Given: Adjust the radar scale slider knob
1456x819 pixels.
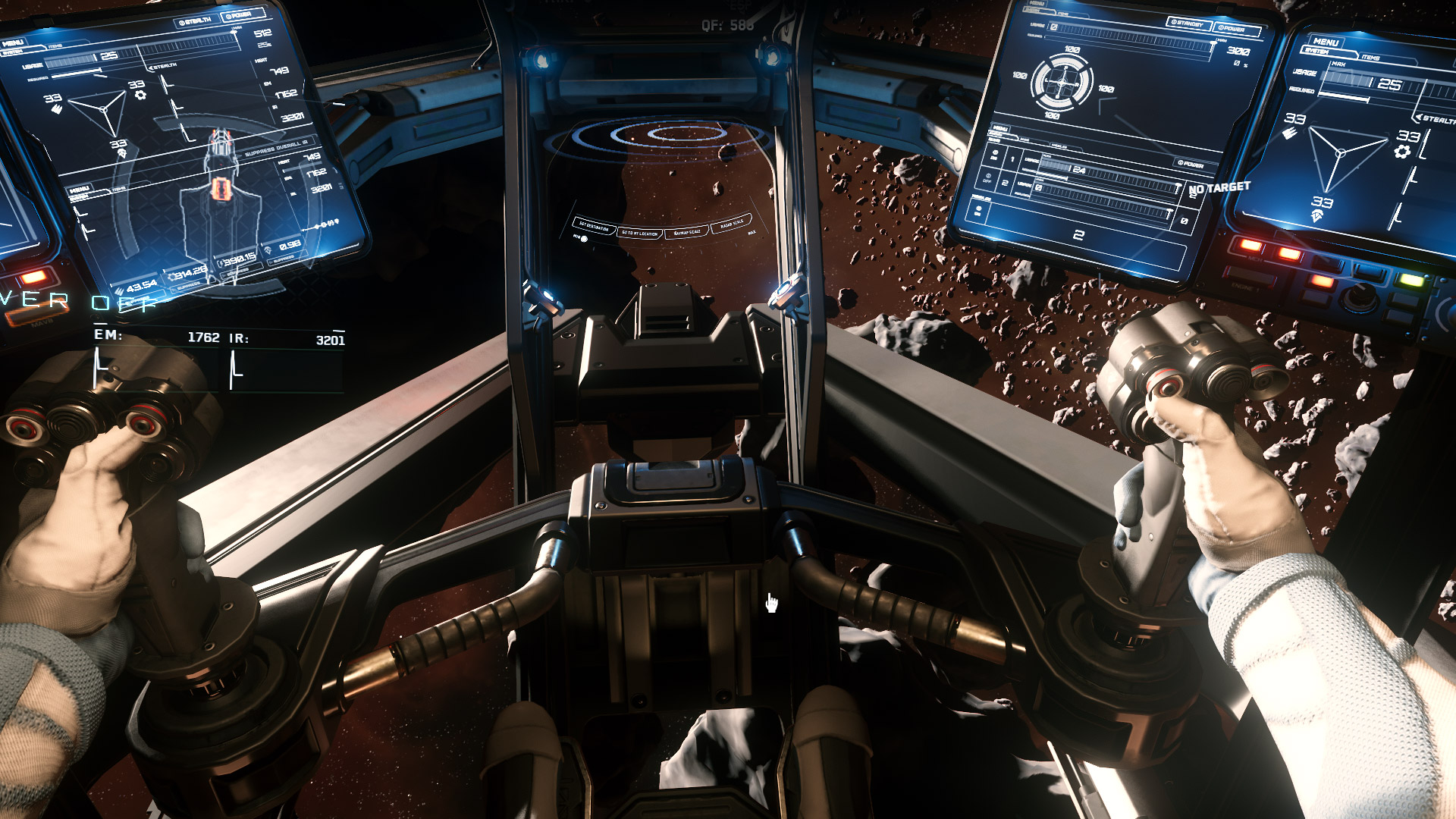Looking at the screenshot, I should coord(583,238).
